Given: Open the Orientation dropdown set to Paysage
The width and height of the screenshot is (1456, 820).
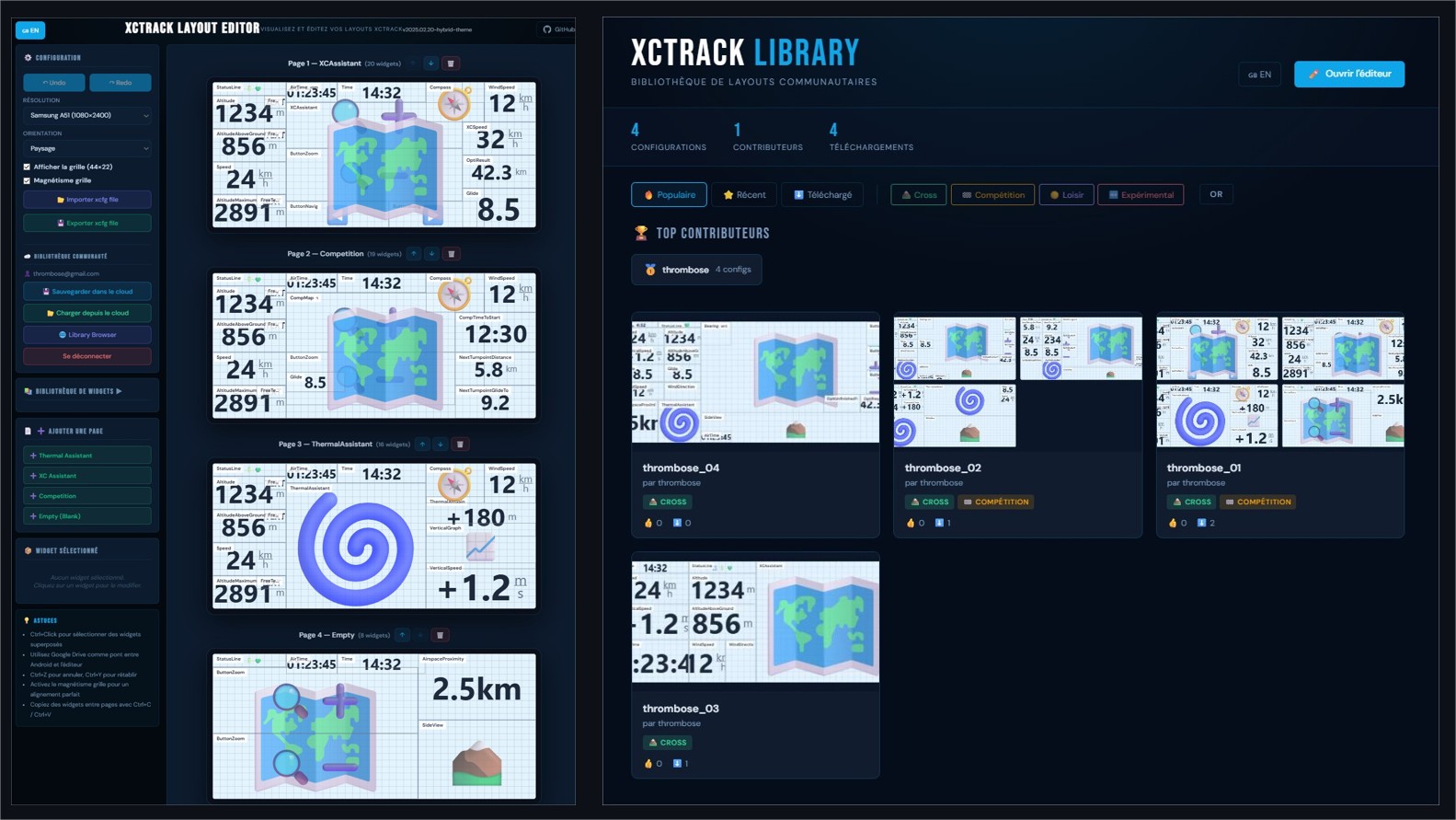Looking at the screenshot, I should [x=87, y=148].
